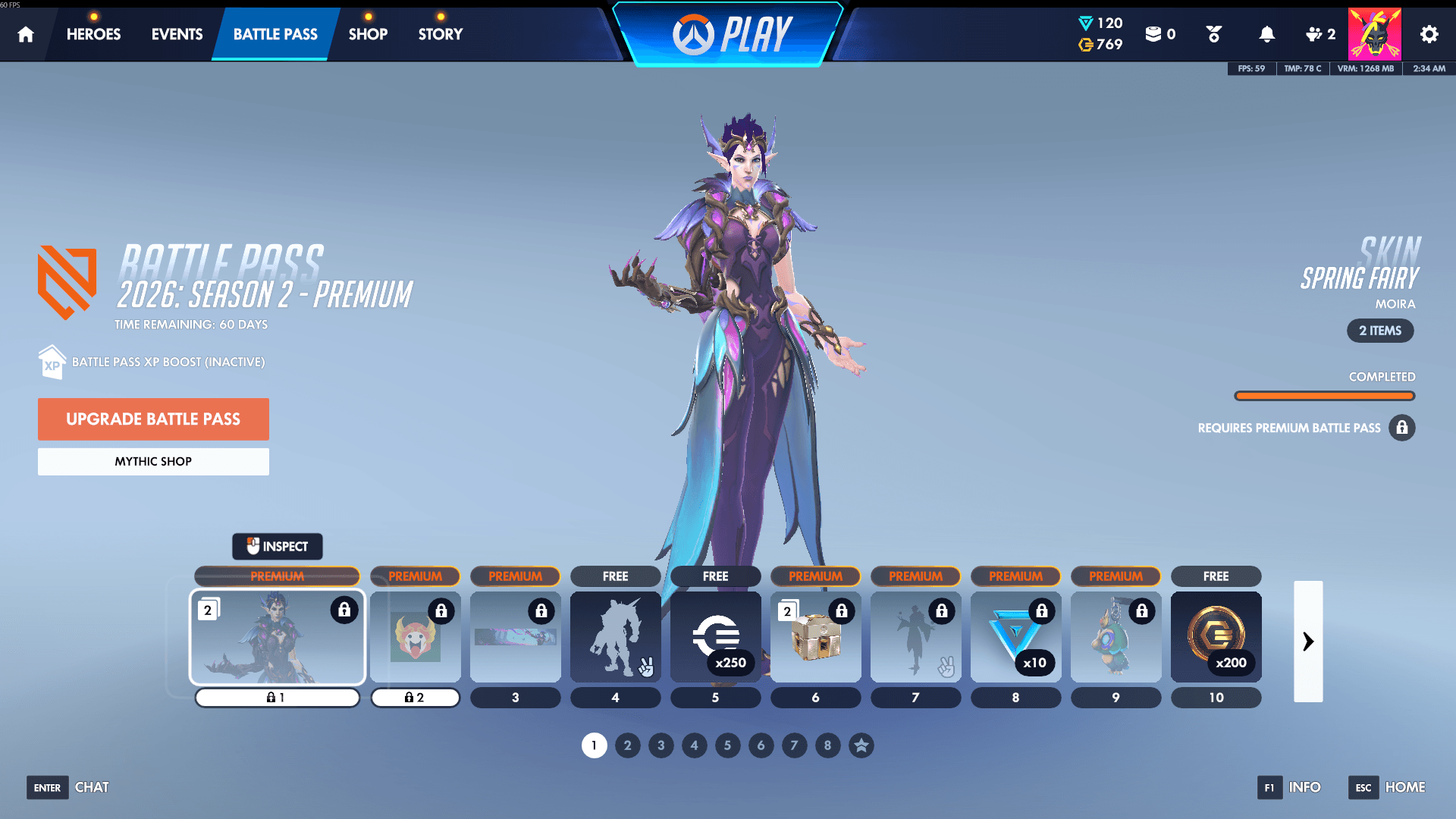Select the tier 5 x250 credits reward
Image resolution: width=1456 pixels, height=819 pixels.
[715, 637]
